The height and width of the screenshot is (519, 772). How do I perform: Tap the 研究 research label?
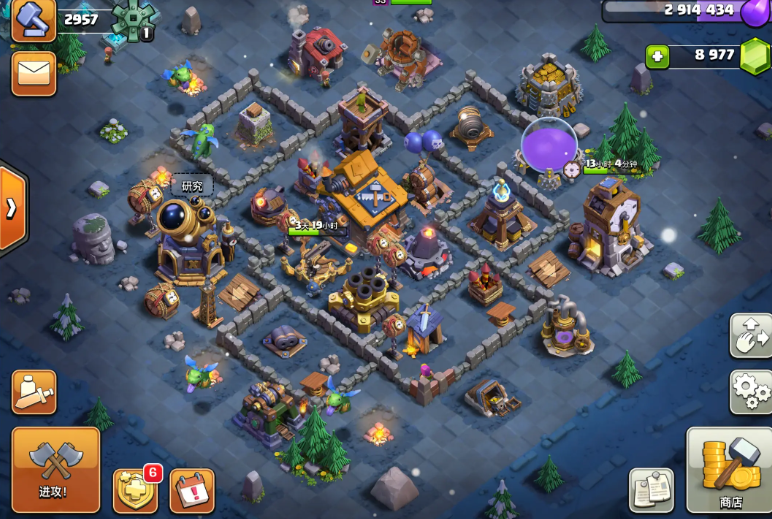click(x=191, y=186)
